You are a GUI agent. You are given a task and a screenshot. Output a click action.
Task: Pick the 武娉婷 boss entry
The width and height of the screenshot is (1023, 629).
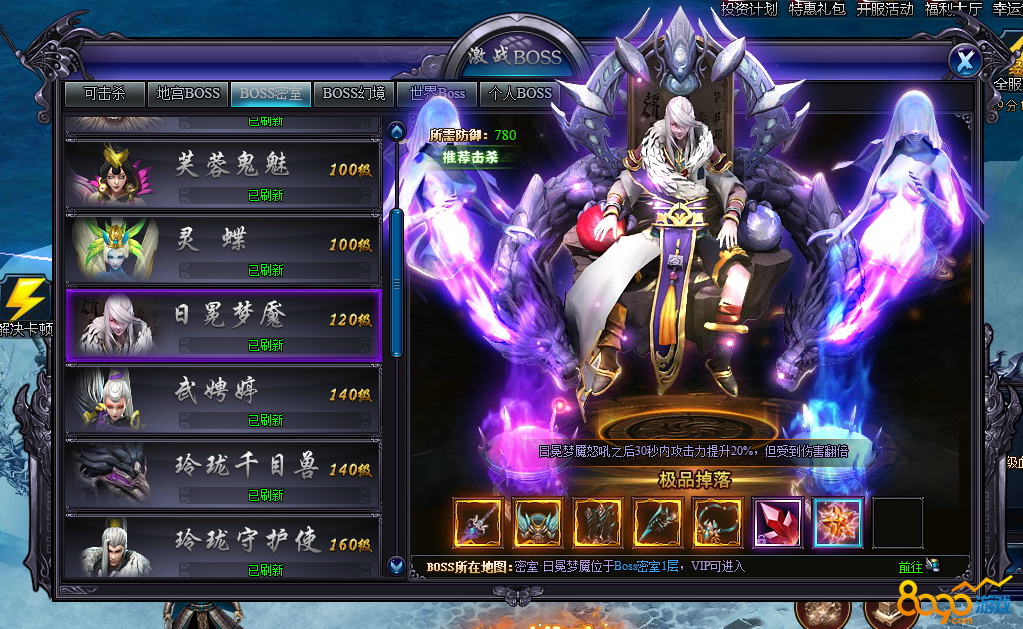click(222, 399)
